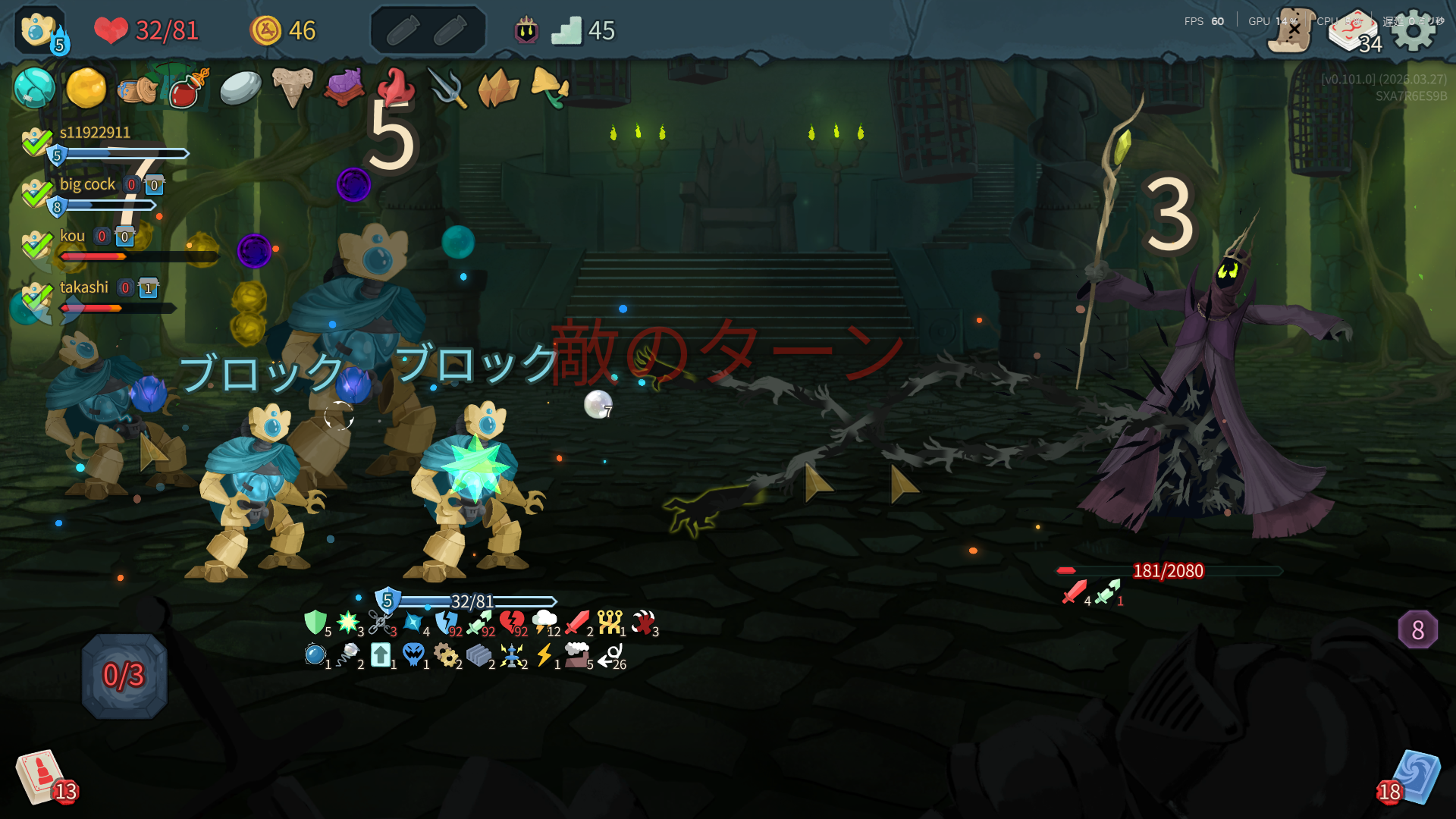The height and width of the screenshot is (819, 1456).
Task: Show the exhaust pile of 8 cards
Action: pyautogui.click(x=1417, y=629)
